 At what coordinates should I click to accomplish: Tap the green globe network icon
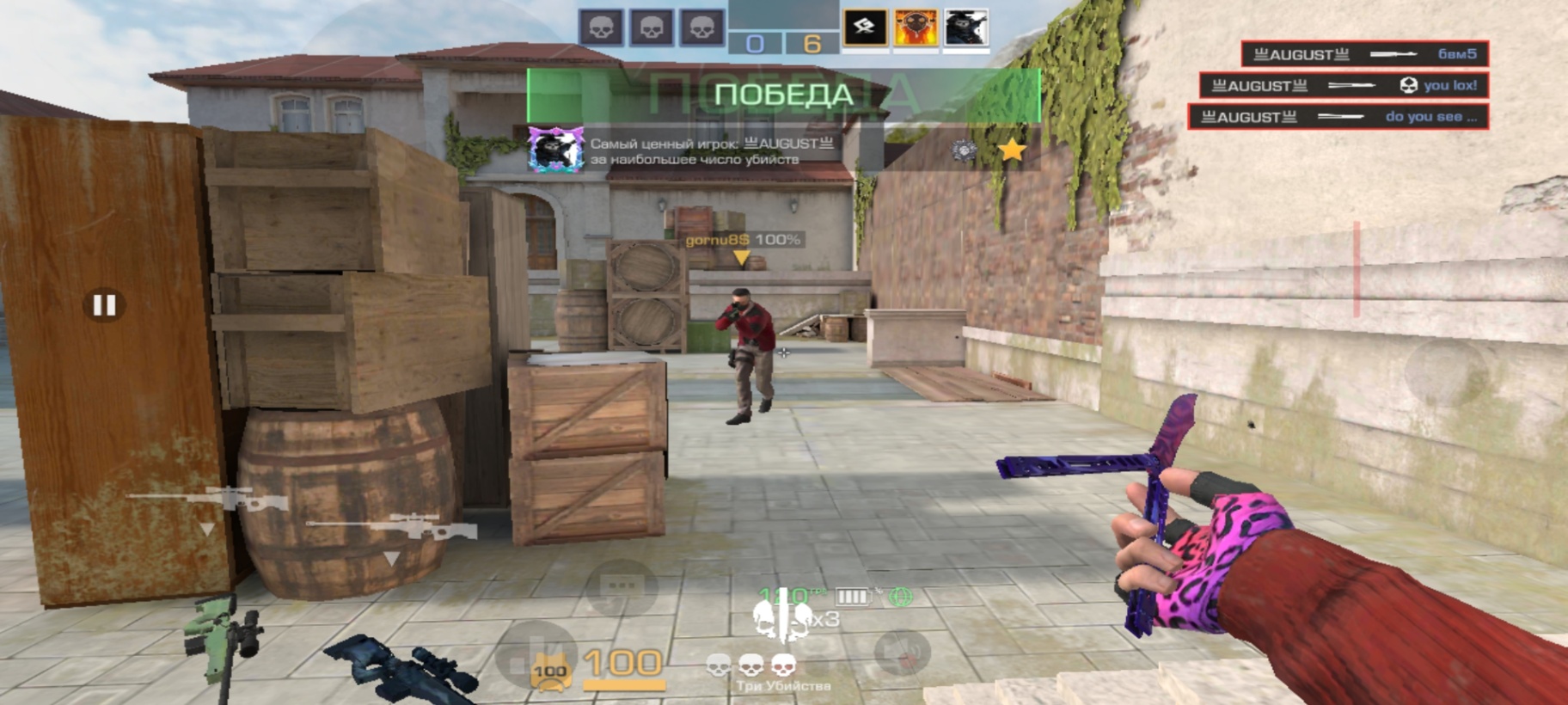click(x=901, y=596)
